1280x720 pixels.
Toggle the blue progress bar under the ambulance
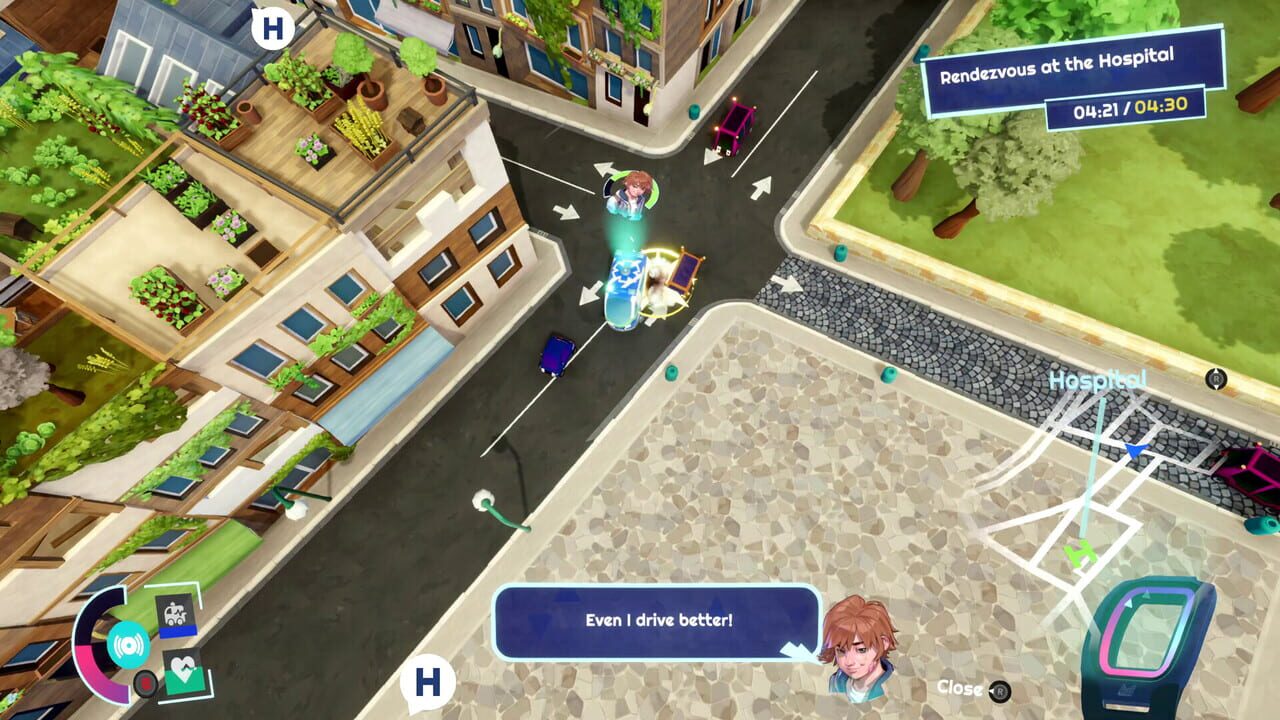[x=178, y=632]
